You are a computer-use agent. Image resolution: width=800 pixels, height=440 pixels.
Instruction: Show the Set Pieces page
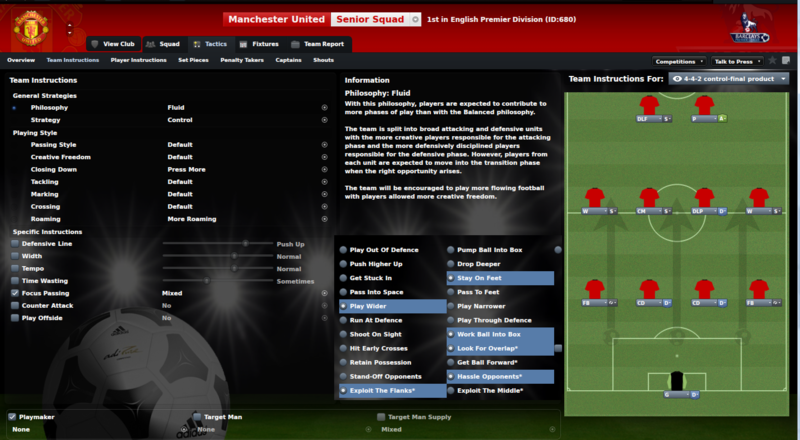click(x=193, y=60)
